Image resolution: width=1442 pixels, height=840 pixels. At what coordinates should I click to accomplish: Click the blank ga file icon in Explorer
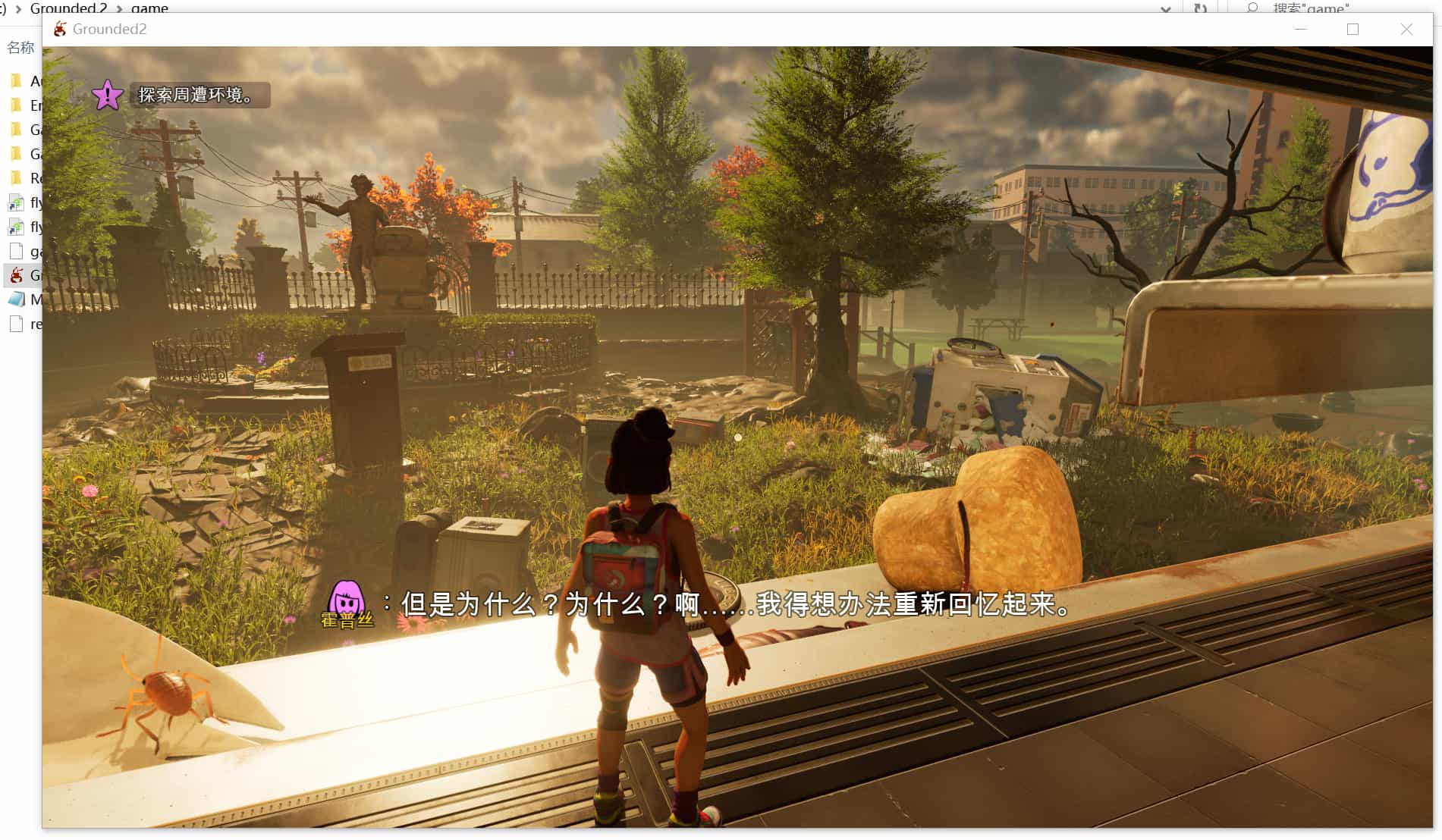pyautogui.click(x=16, y=251)
